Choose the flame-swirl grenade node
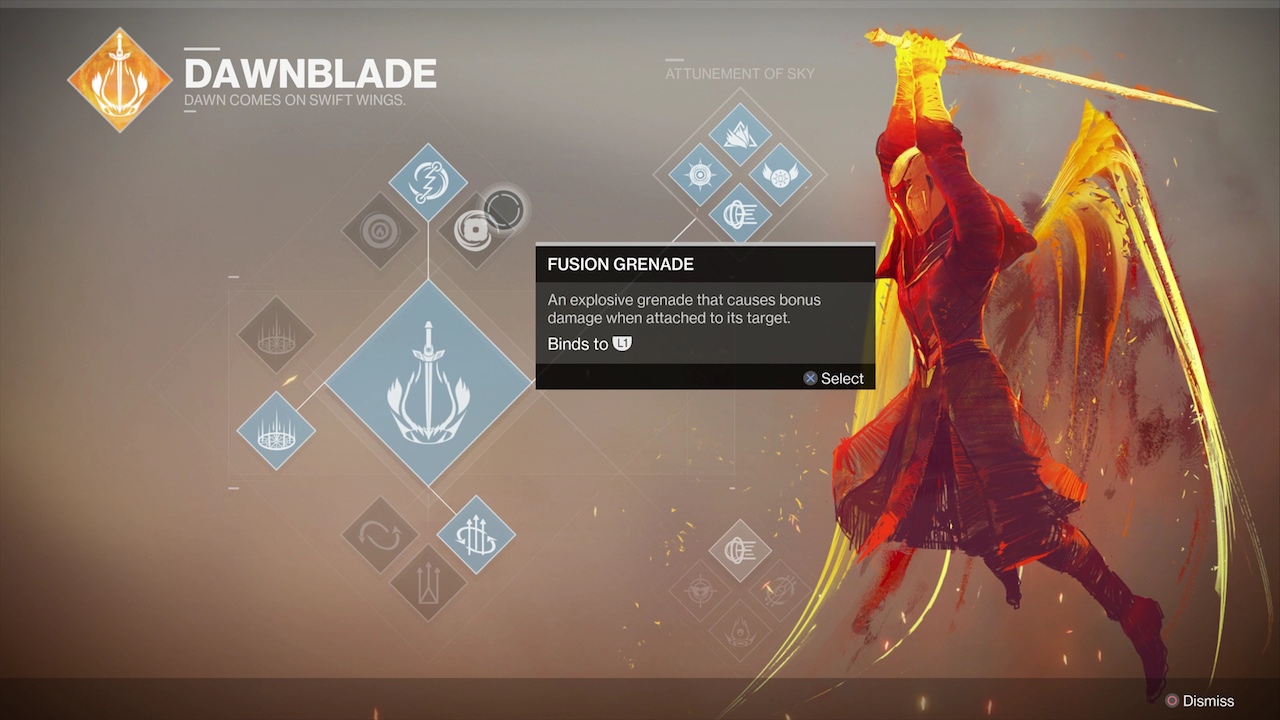 click(x=379, y=232)
